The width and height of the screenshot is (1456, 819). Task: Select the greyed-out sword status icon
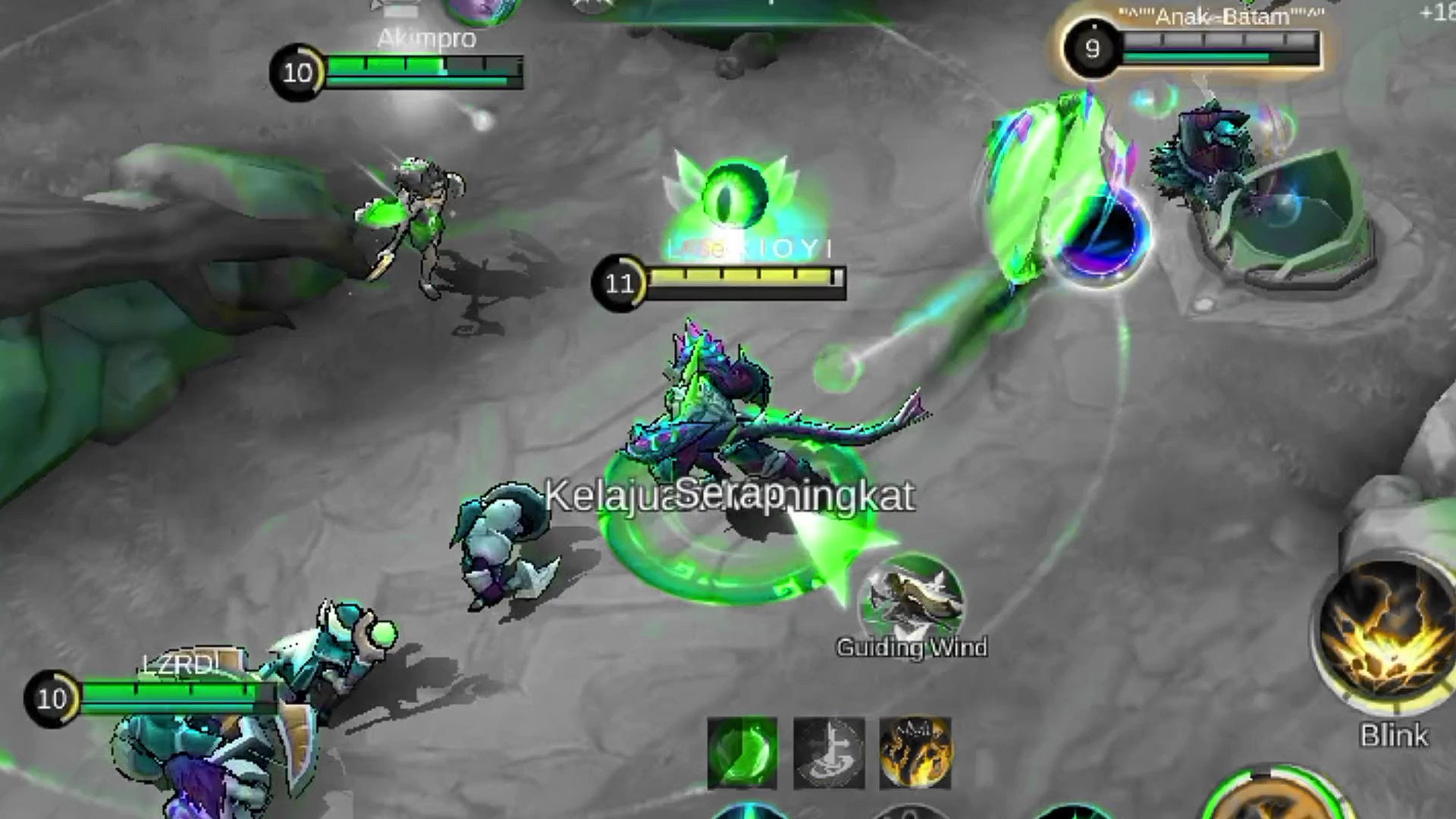(x=828, y=752)
